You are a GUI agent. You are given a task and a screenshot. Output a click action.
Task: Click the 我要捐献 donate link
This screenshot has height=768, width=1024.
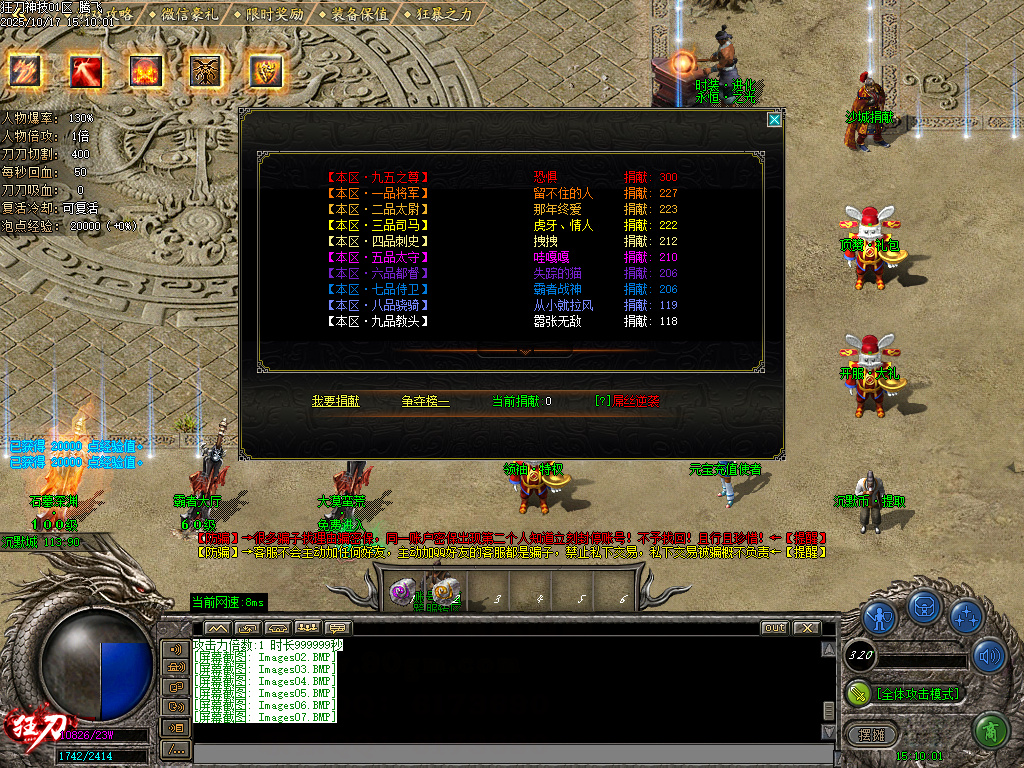tap(336, 401)
